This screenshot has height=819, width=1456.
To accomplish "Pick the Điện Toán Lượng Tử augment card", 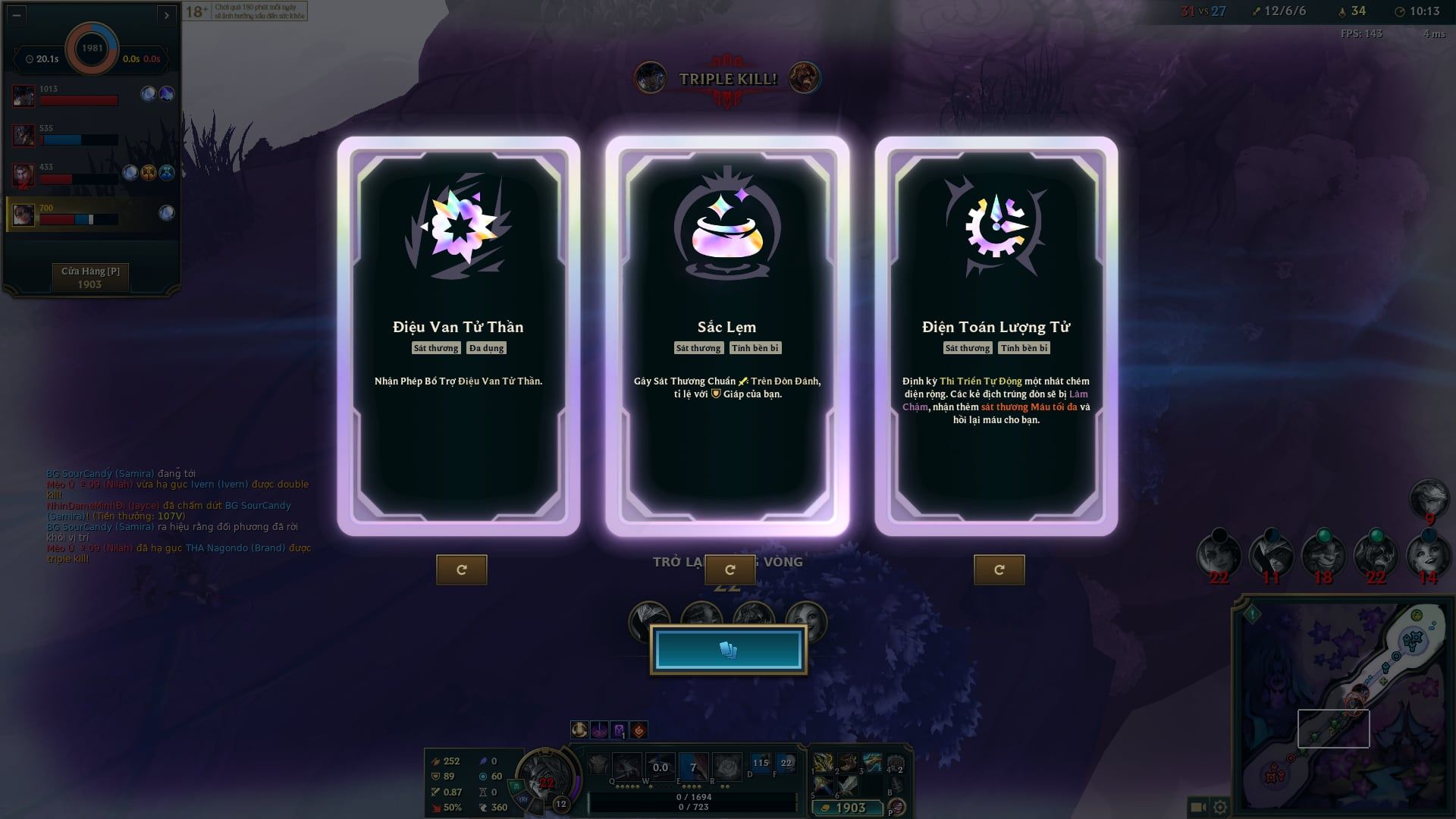I will point(996,336).
